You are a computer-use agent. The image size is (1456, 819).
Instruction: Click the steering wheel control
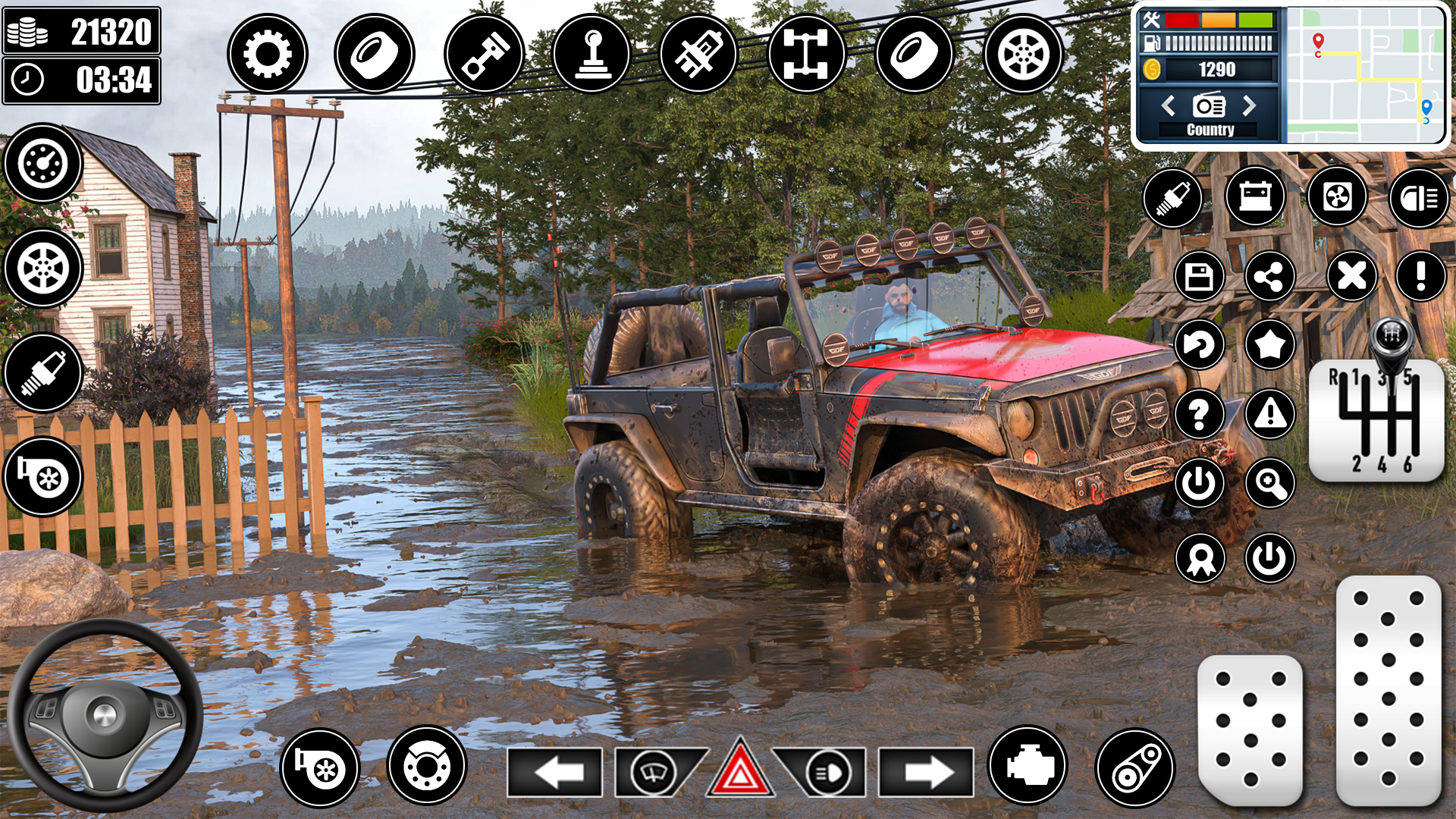point(105,714)
